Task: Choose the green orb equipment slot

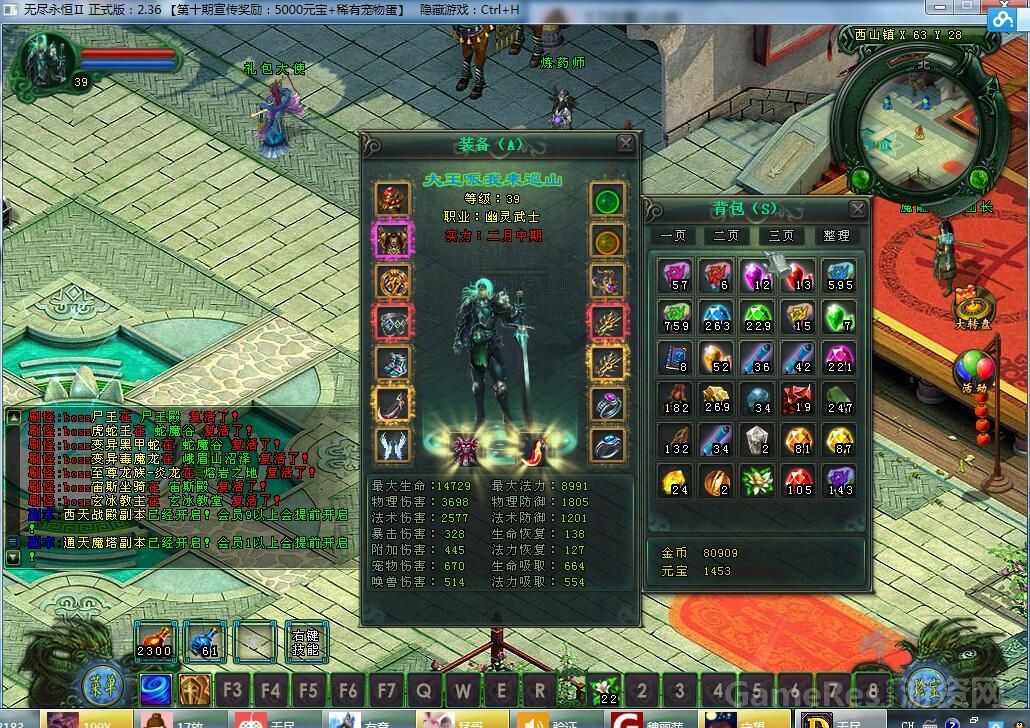Action: [x=607, y=199]
